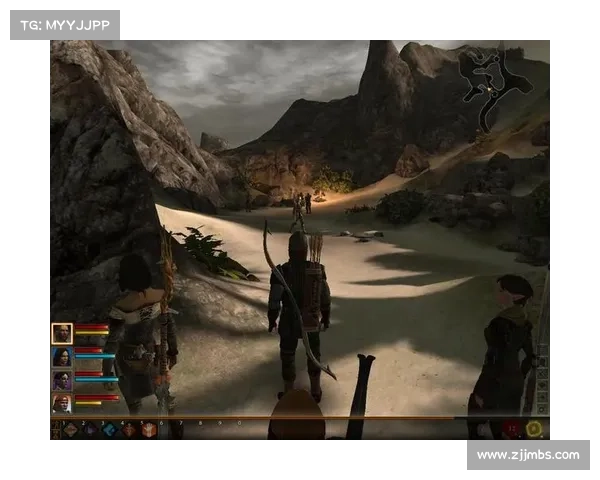Open the www.zjjmbs.com watermark link

tap(528, 455)
